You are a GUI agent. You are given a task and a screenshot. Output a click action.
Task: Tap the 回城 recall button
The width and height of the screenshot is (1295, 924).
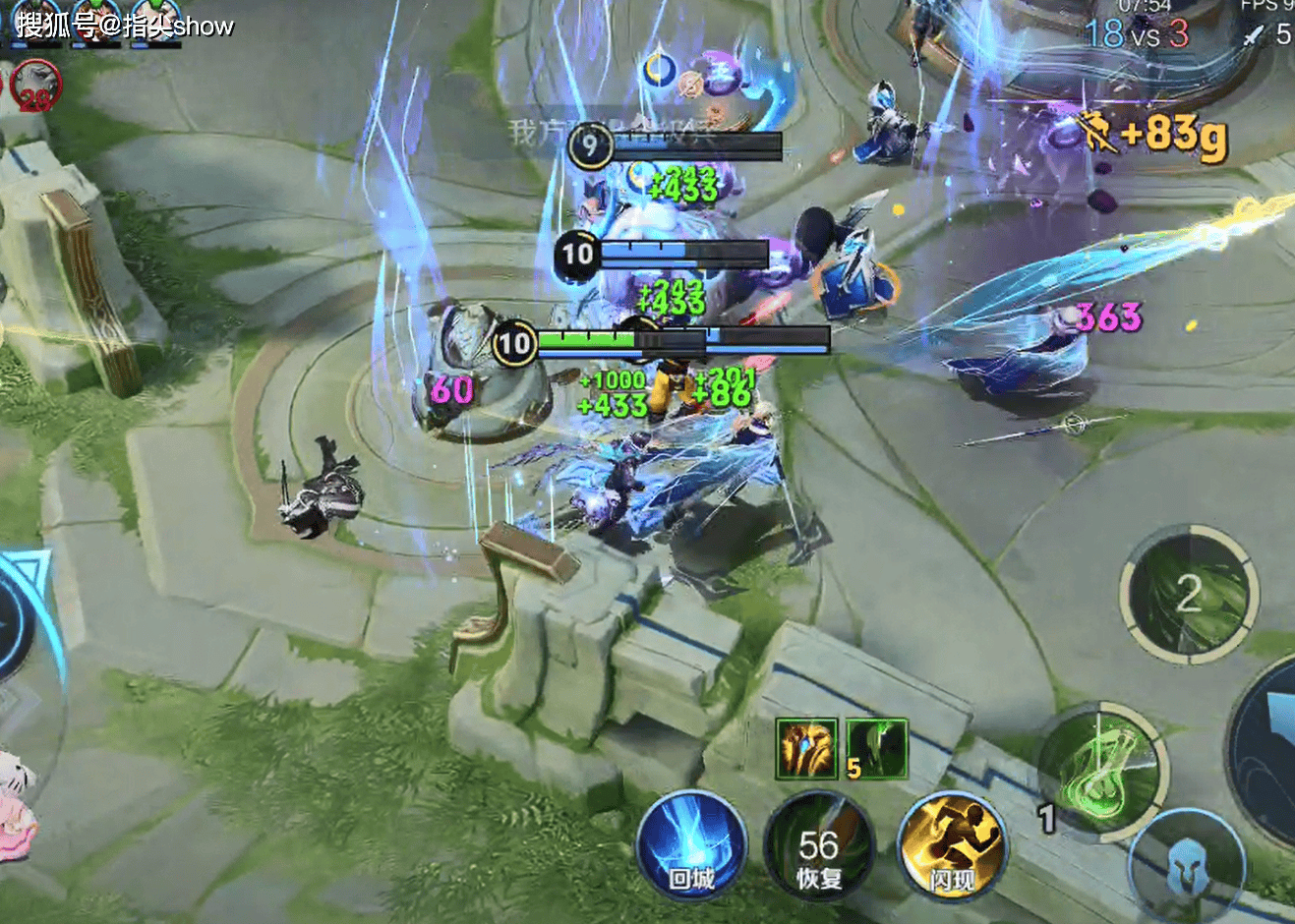coord(690,845)
